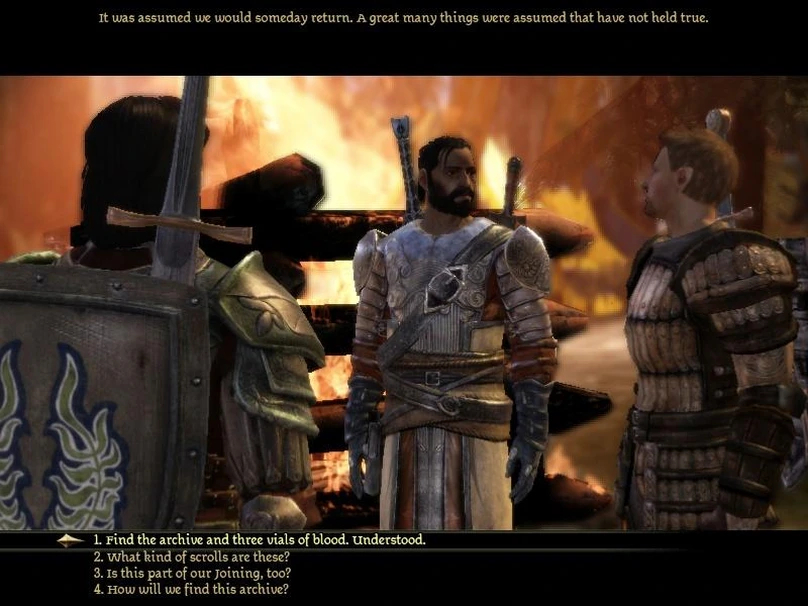Ask 'What kind of scrolls are these?'
808x606 pixels.
[x=192, y=557]
